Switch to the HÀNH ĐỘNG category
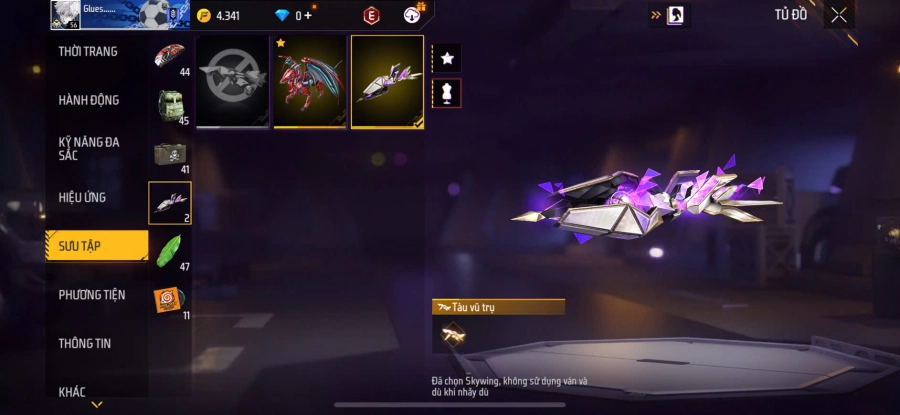This screenshot has width=900, height=415. pyautogui.click(x=89, y=100)
